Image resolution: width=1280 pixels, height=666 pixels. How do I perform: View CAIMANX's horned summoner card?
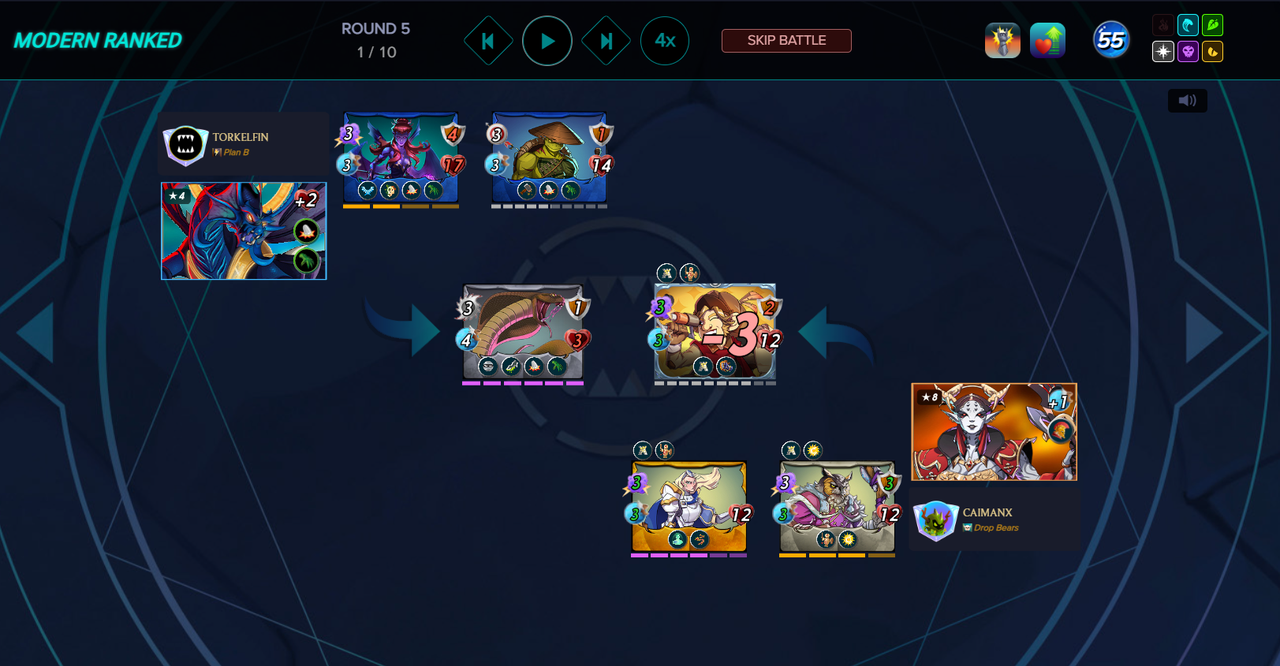[994, 431]
